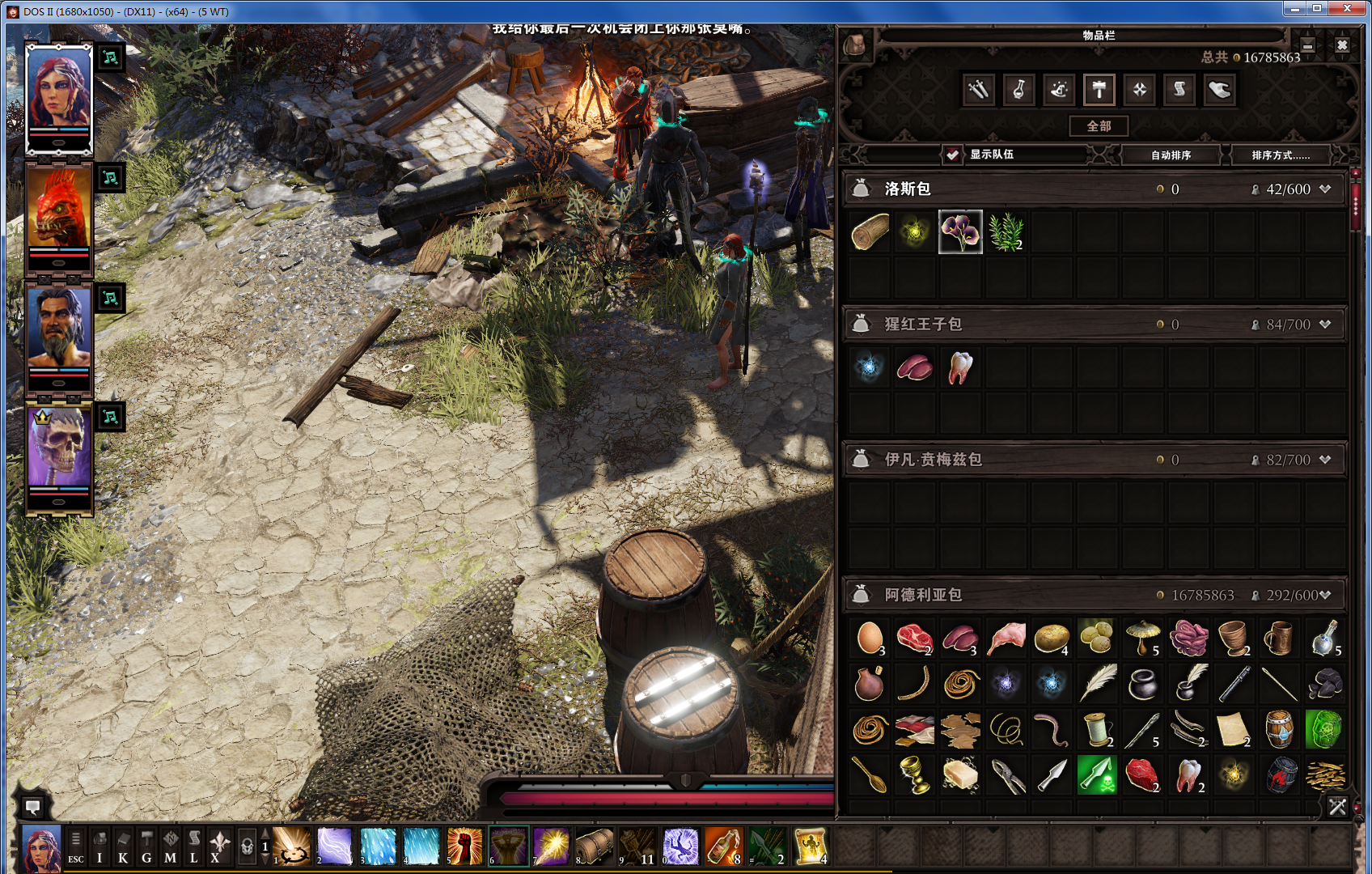Select the potion flask filter tab
Image resolution: width=1372 pixels, height=874 pixels.
click(x=1018, y=90)
